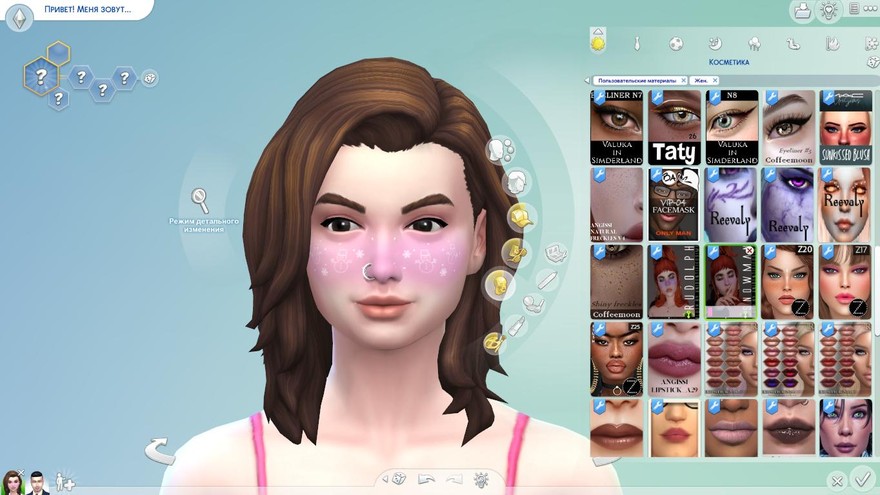Select the Coffeemoon Shiny Freckles thumbnail

coord(616,282)
